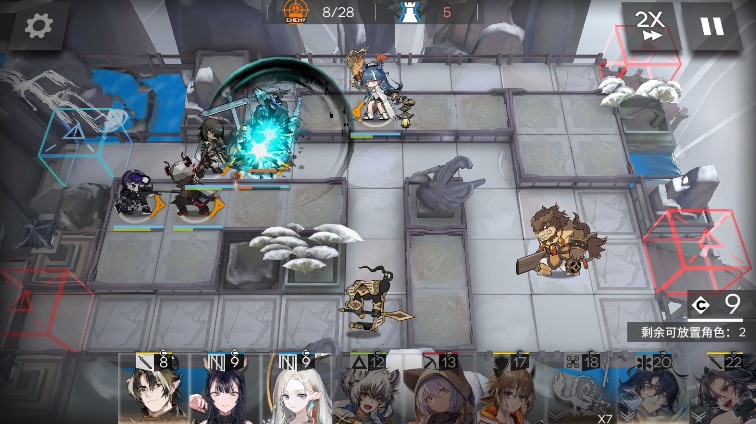Select the cost 12 operator card
This screenshot has height=424, width=756.
click(x=367, y=392)
